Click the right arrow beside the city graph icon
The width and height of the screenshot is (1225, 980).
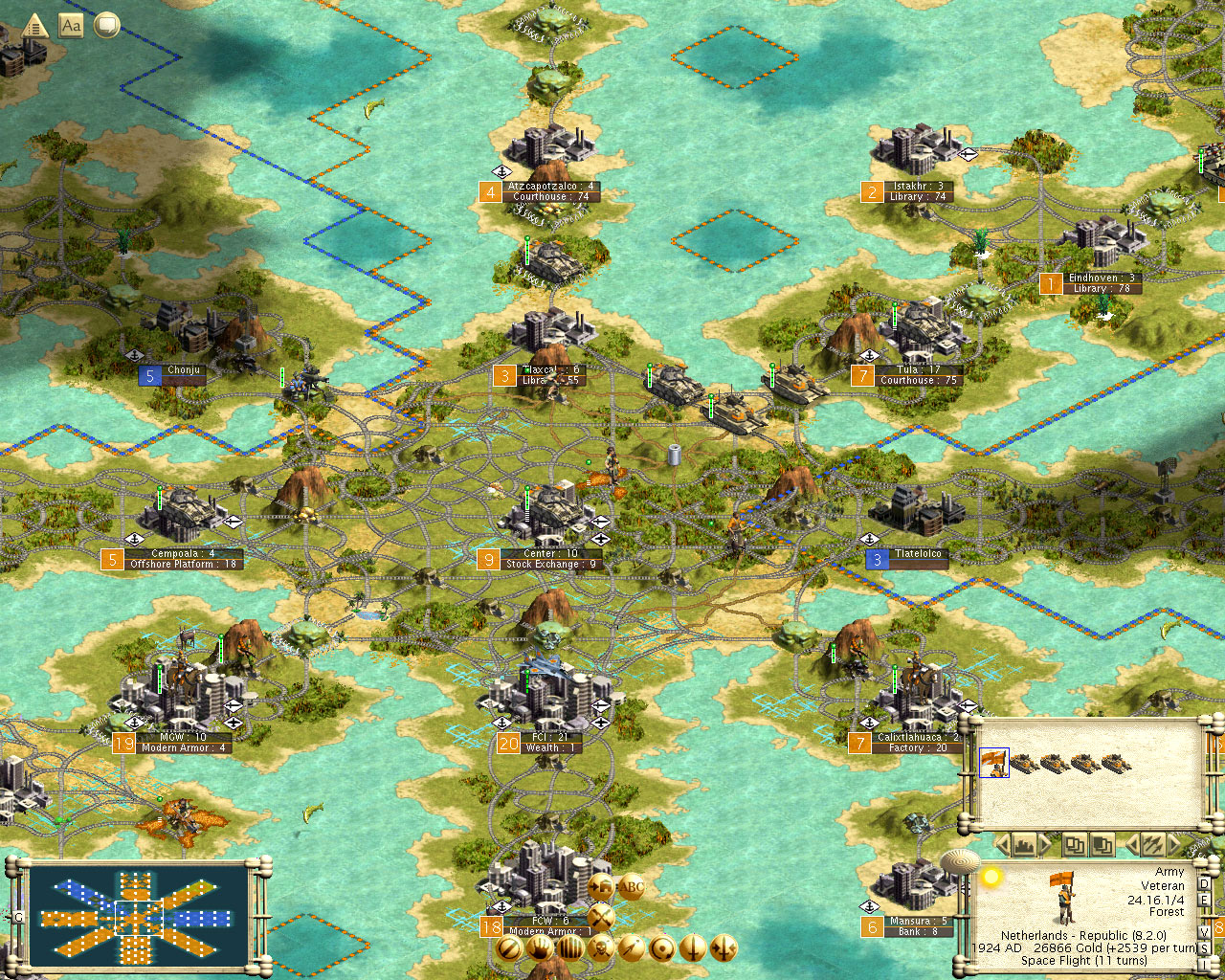1046,844
